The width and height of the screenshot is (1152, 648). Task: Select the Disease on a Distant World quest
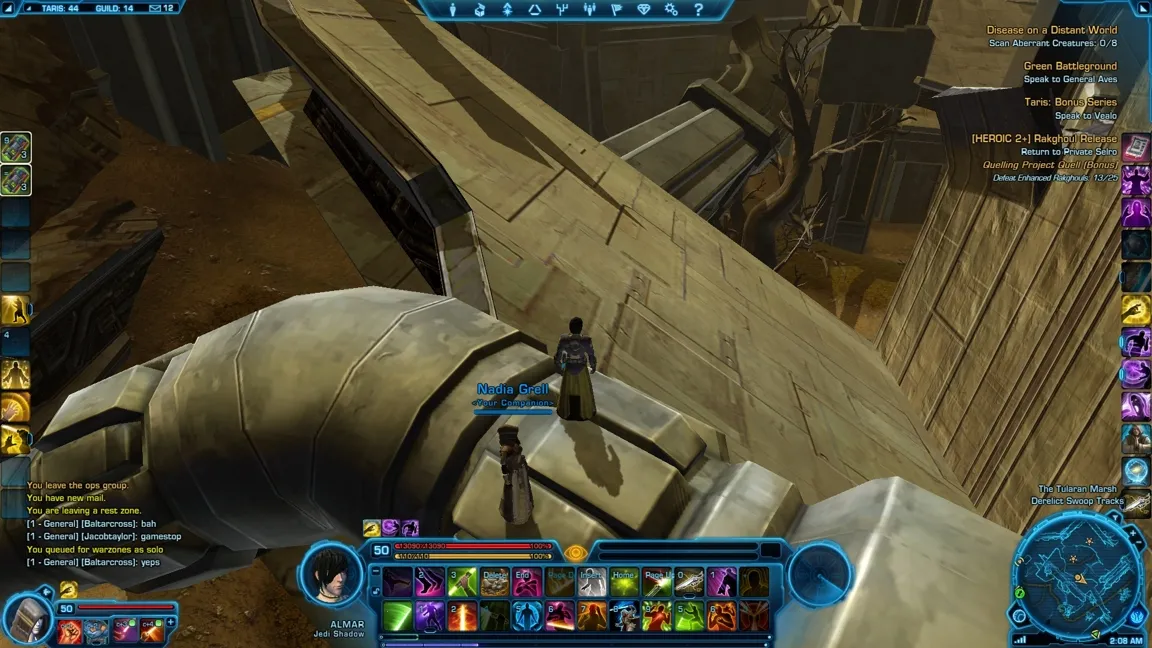tap(1051, 30)
